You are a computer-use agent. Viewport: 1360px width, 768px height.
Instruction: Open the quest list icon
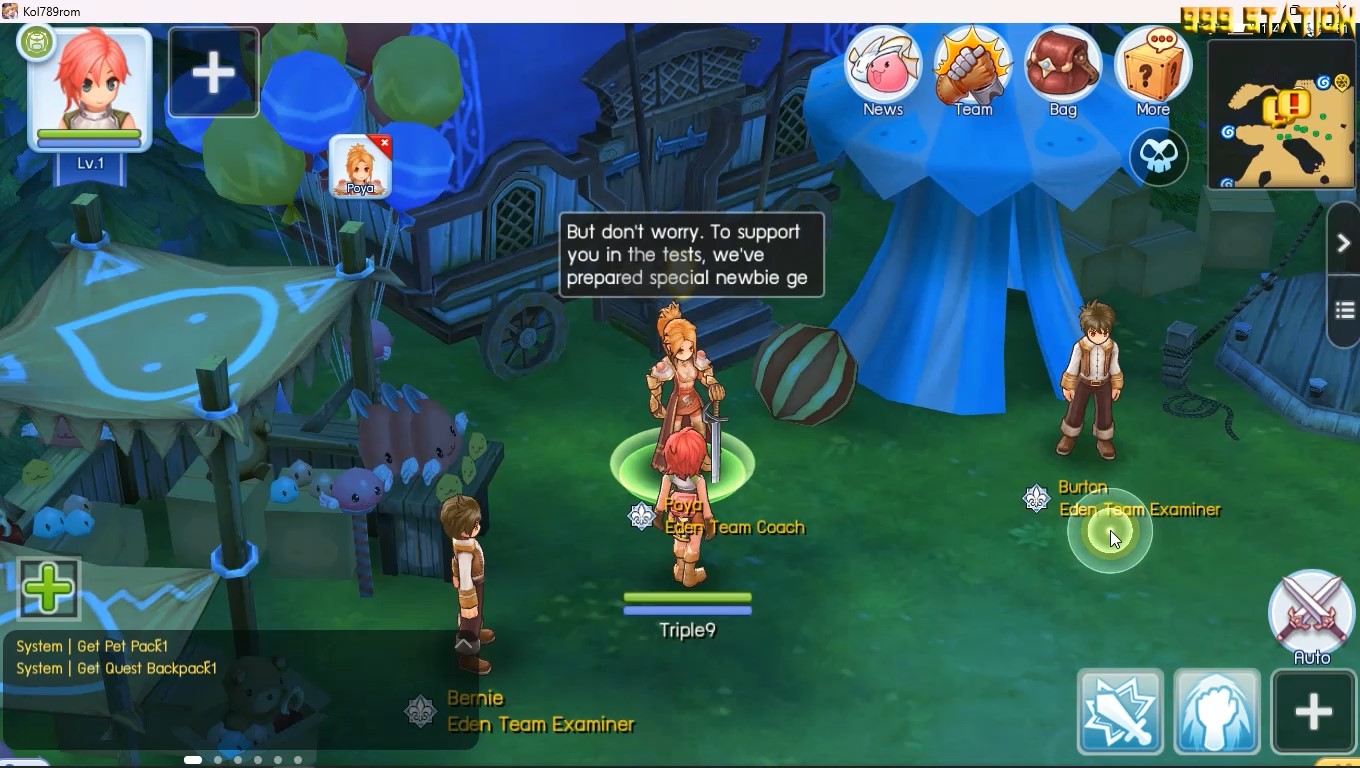click(x=1344, y=311)
